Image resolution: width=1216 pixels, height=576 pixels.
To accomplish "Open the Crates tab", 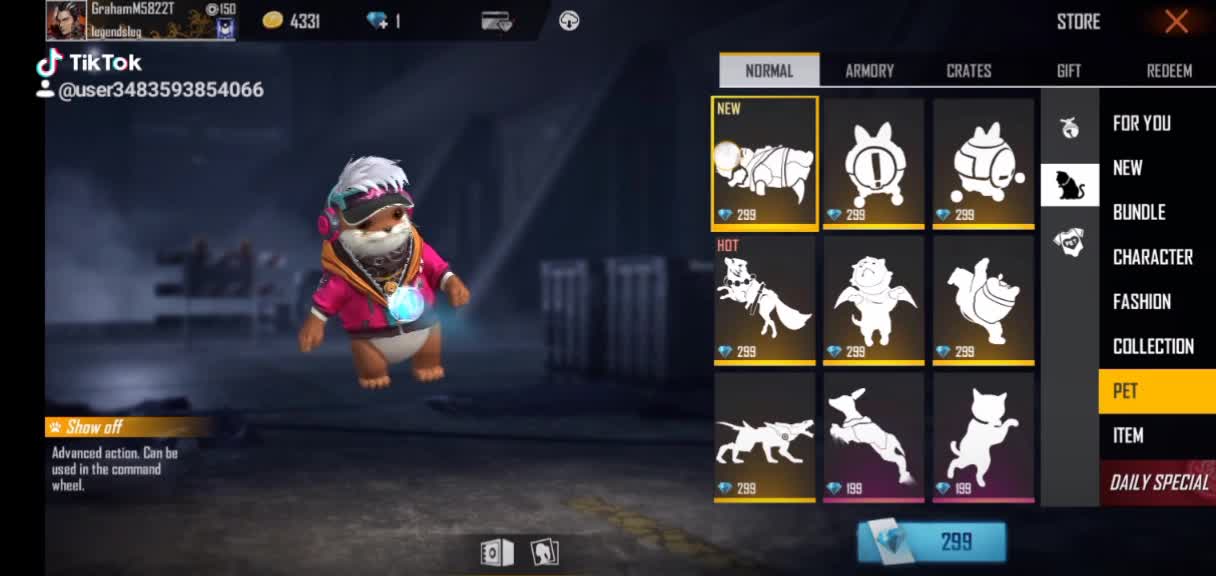I will (x=968, y=70).
